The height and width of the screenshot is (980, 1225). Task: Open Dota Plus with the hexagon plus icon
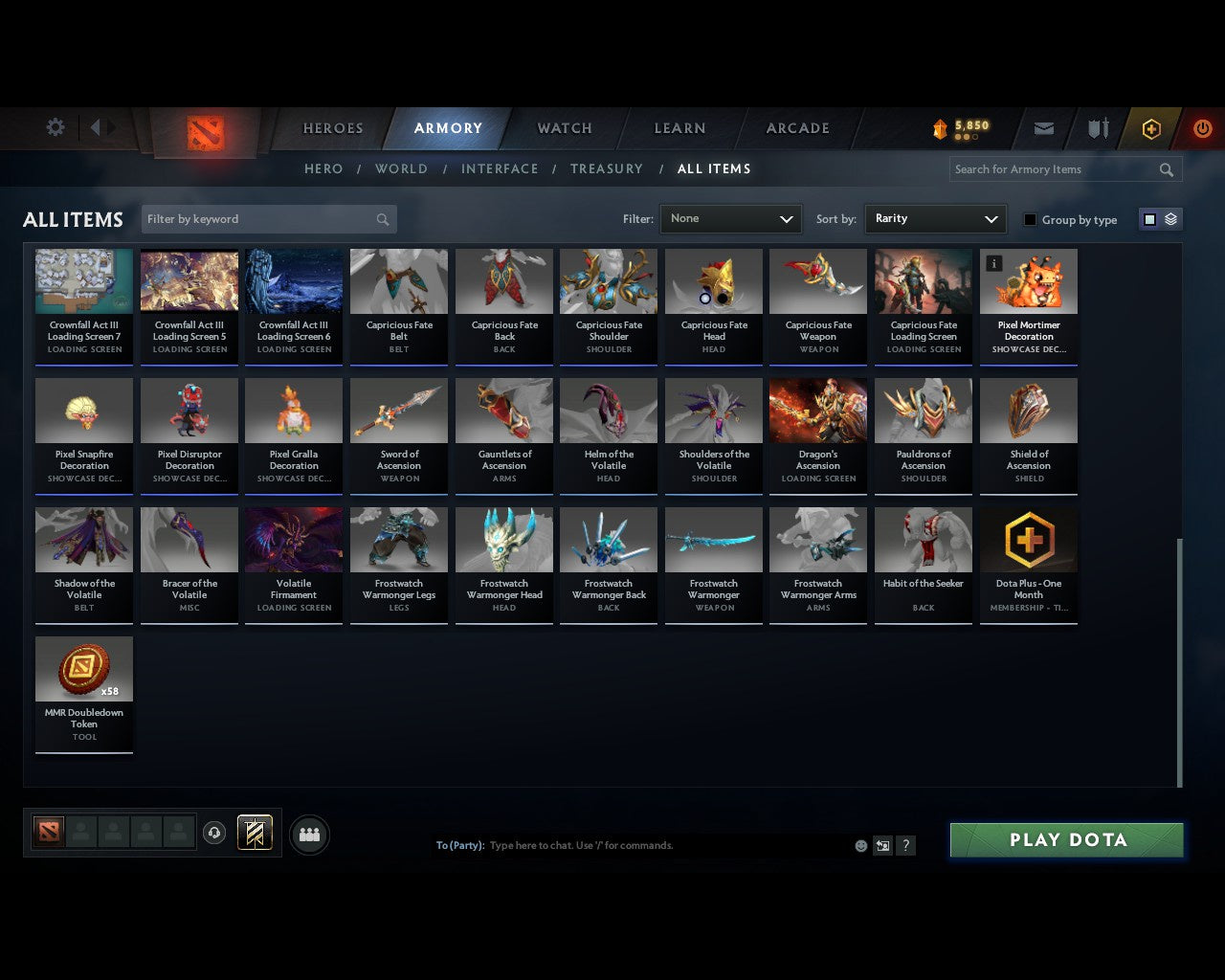[x=1150, y=127]
